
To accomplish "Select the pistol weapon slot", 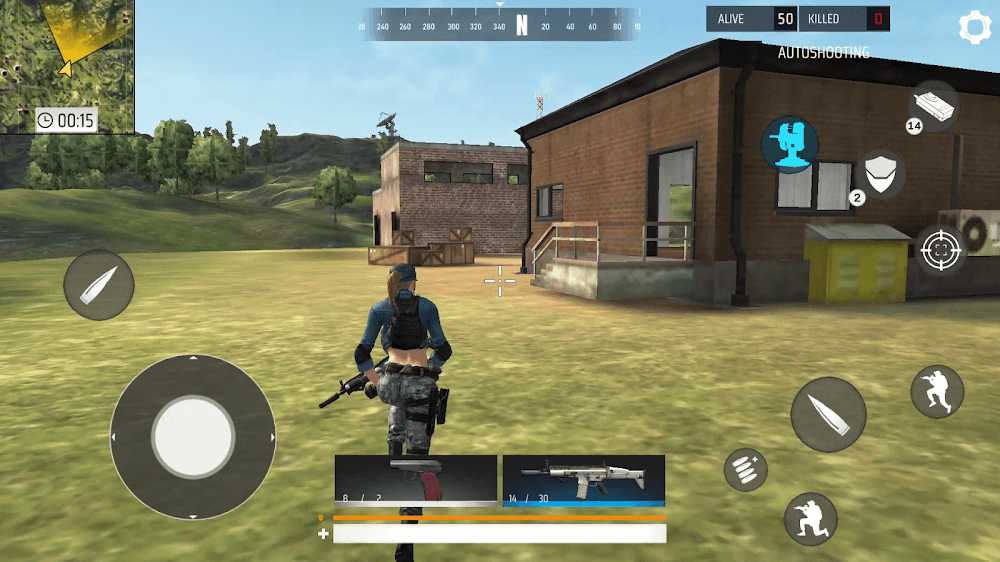I will (x=416, y=479).
